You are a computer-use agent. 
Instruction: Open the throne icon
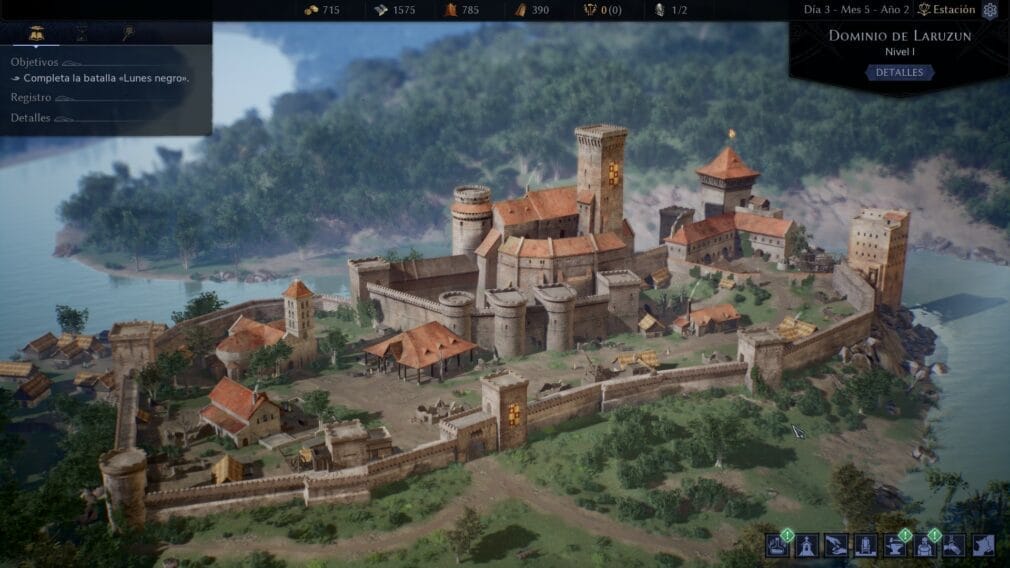[865, 545]
